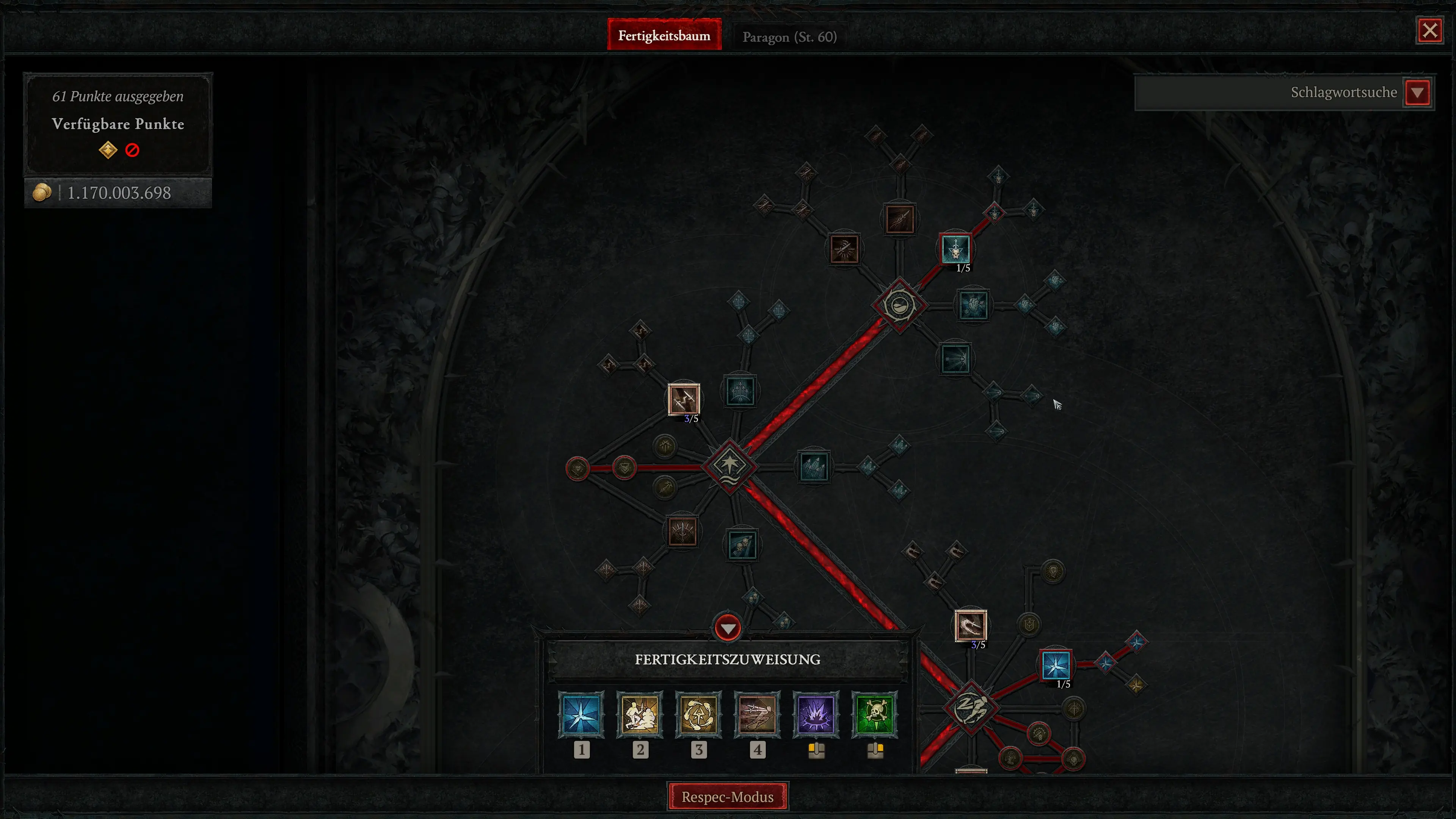Image resolution: width=1456 pixels, height=819 pixels.
Task: Toggle the red refund prohibit icon
Action: [132, 150]
